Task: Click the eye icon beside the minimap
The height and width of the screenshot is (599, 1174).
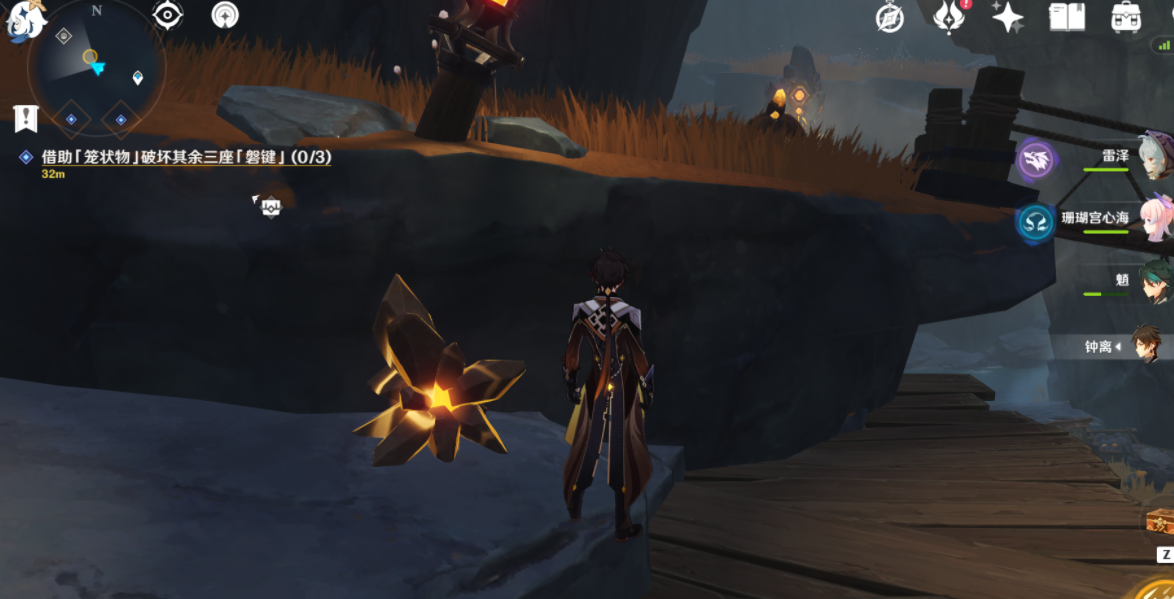Action: click(167, 15)
